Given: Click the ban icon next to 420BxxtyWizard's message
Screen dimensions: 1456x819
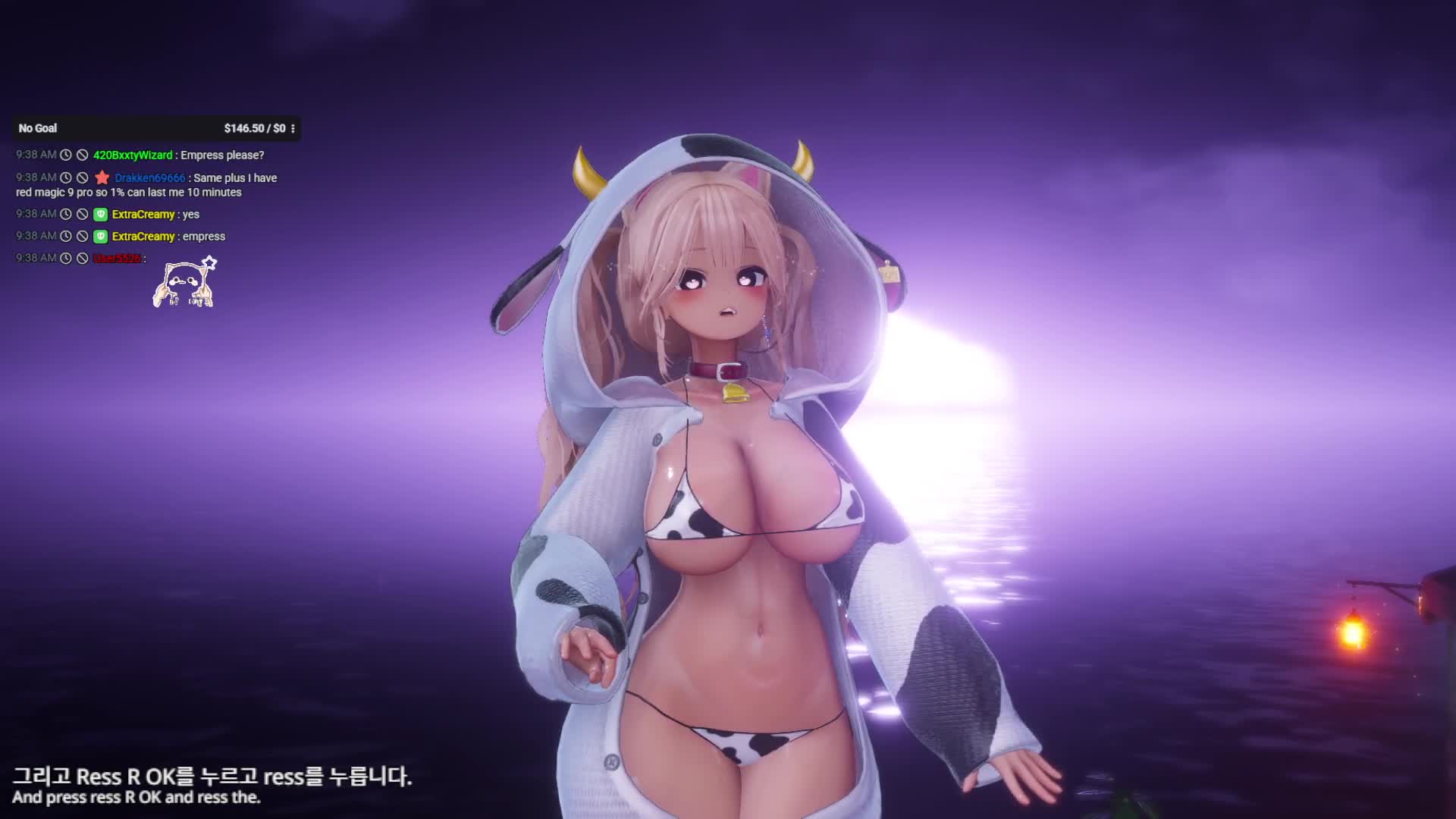Looking at the screenshot, I should [x=83, y=155].
